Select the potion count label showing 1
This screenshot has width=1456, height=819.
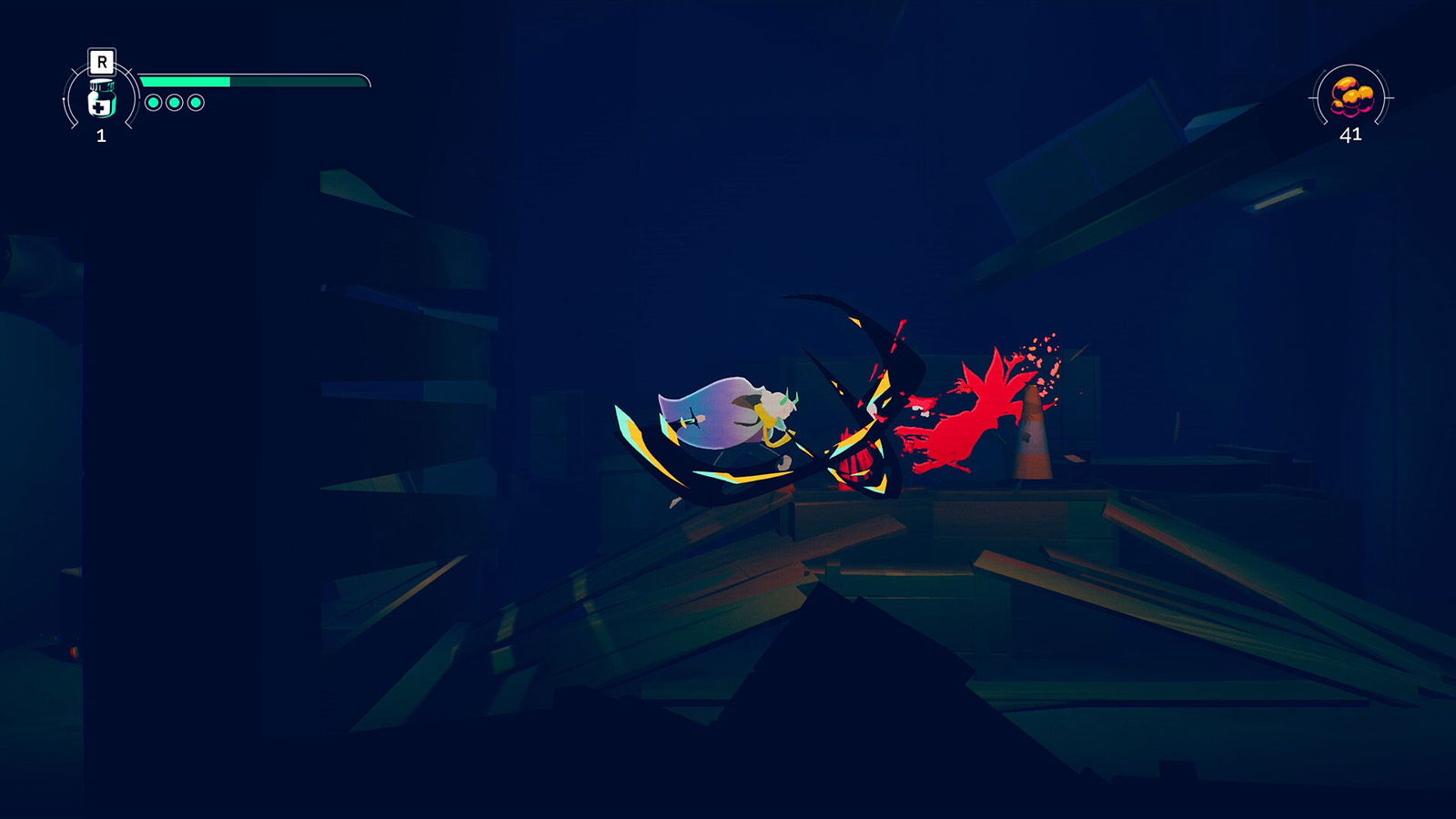[102, 135]
